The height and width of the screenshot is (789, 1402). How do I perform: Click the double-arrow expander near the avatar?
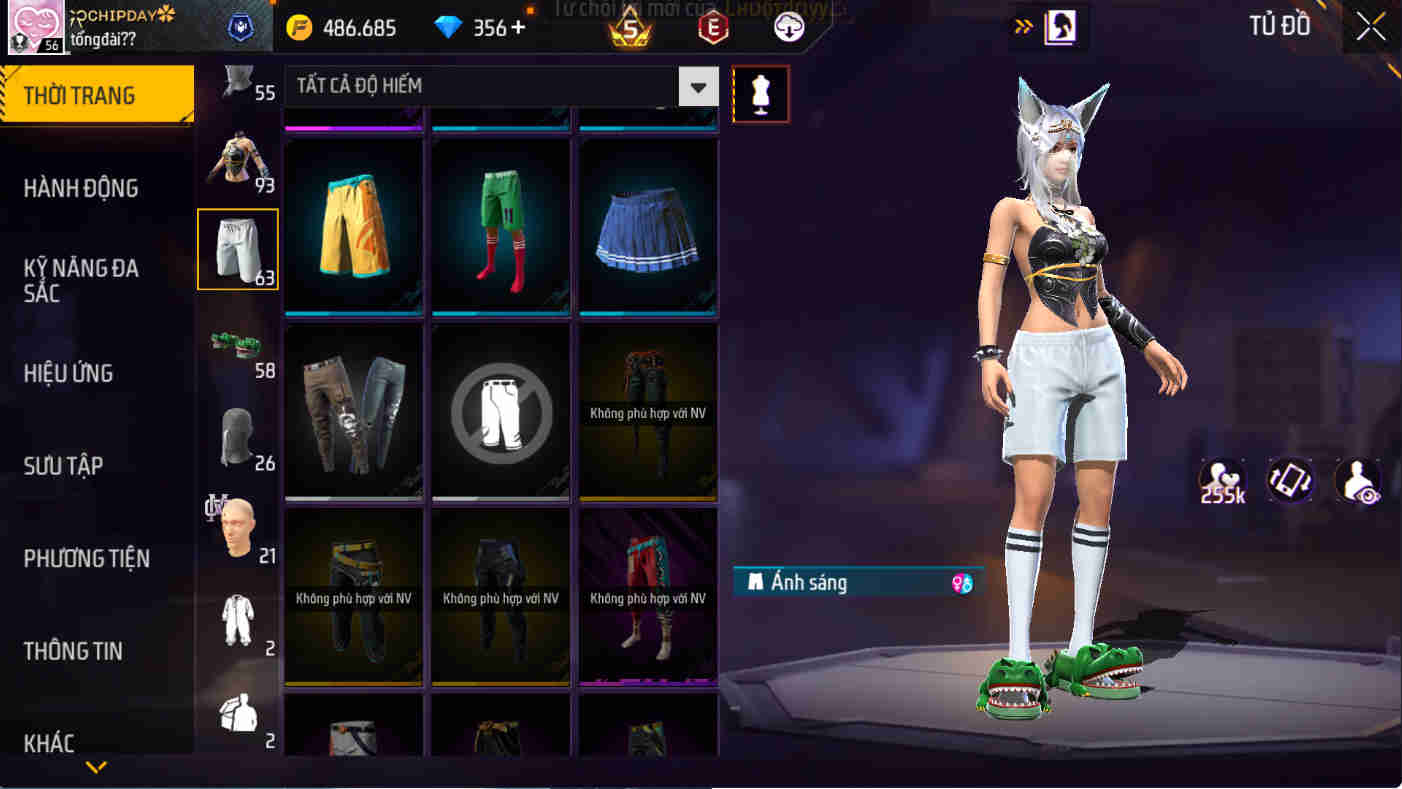pyautogui.click(x=1022, y=27)
